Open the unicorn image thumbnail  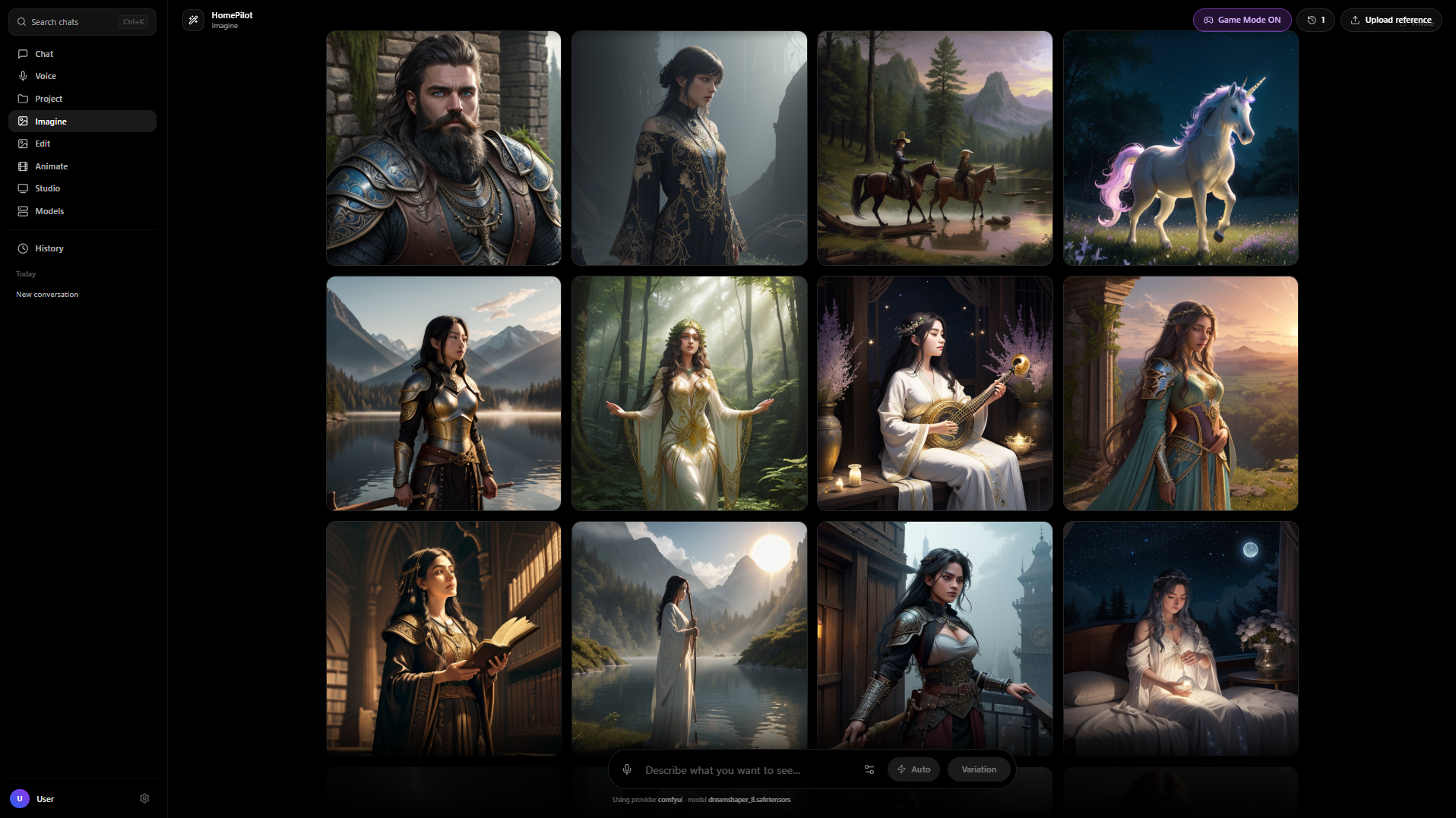click(x=1180, y=147)
